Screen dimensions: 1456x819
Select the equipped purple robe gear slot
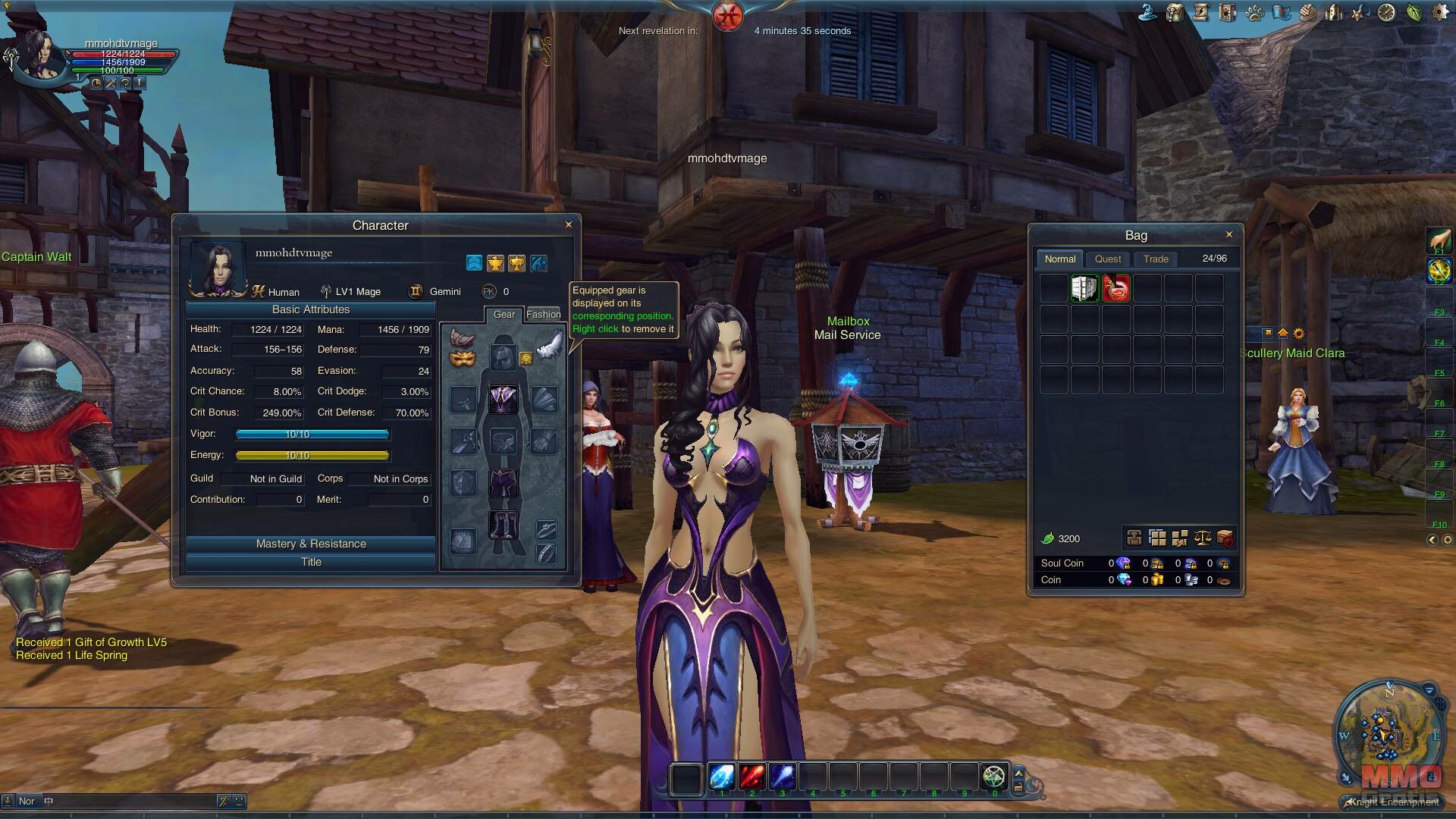point(503,399)
